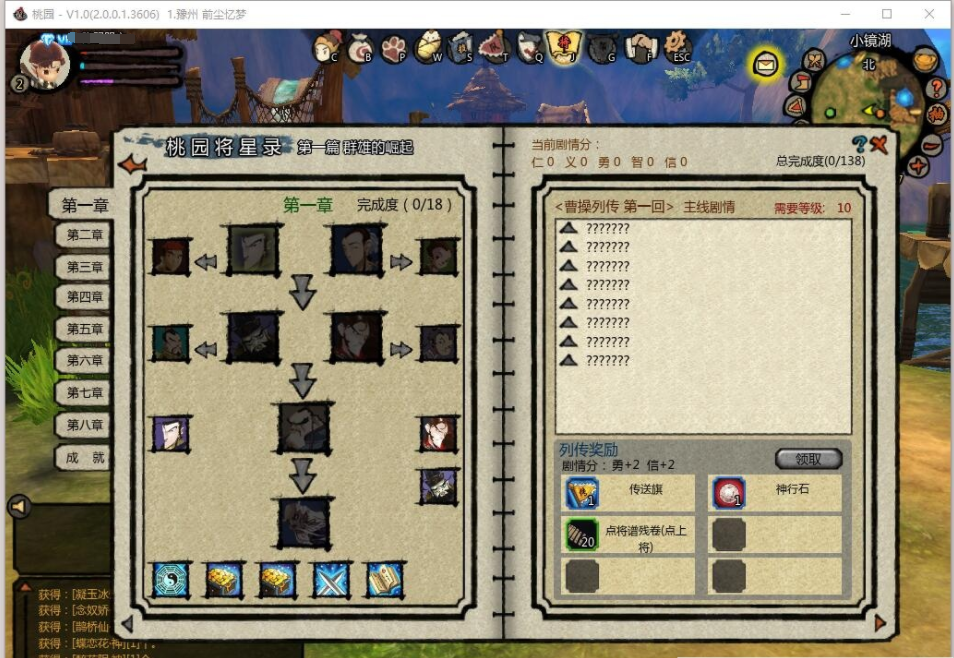Claim rewards with the 领取 button
This screenshot has width=954, height=658.
(x=808, y=459)
